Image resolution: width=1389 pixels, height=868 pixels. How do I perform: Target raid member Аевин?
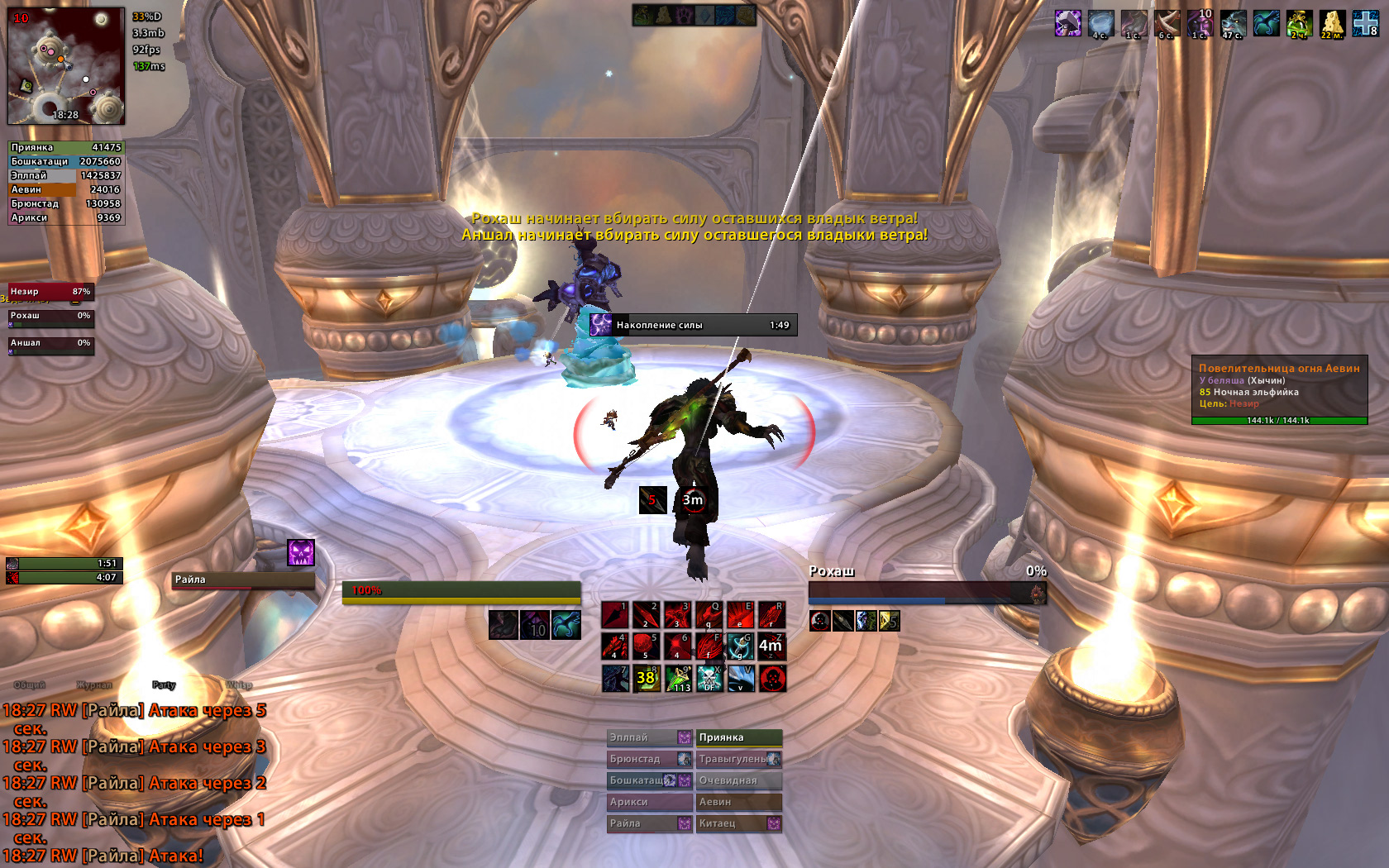click(x=738, y=802)
